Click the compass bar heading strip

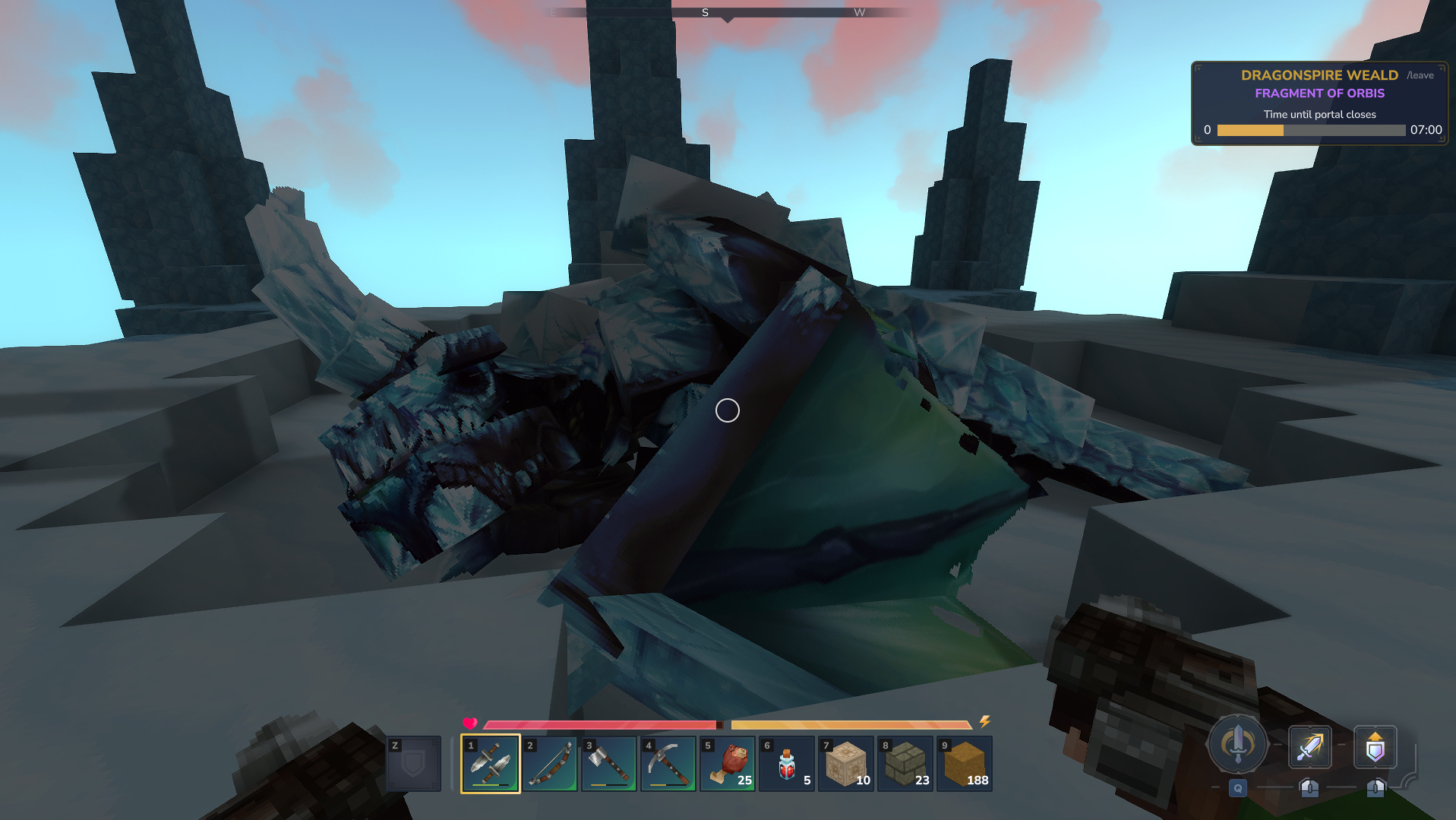[727, 12]
